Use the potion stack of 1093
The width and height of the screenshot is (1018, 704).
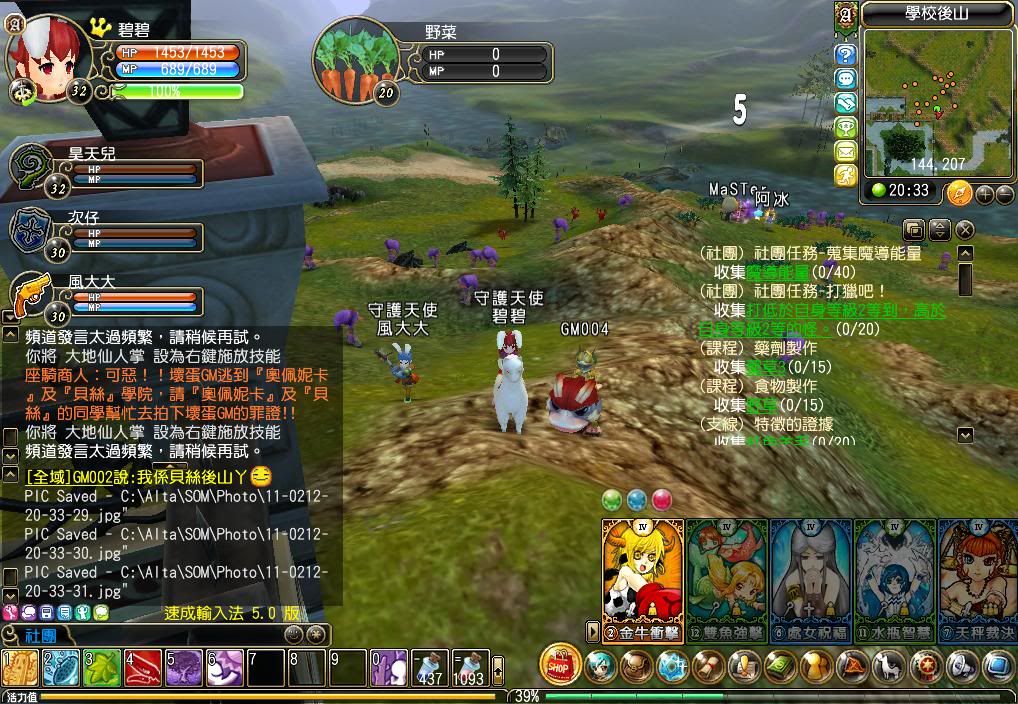click(470, 667)
